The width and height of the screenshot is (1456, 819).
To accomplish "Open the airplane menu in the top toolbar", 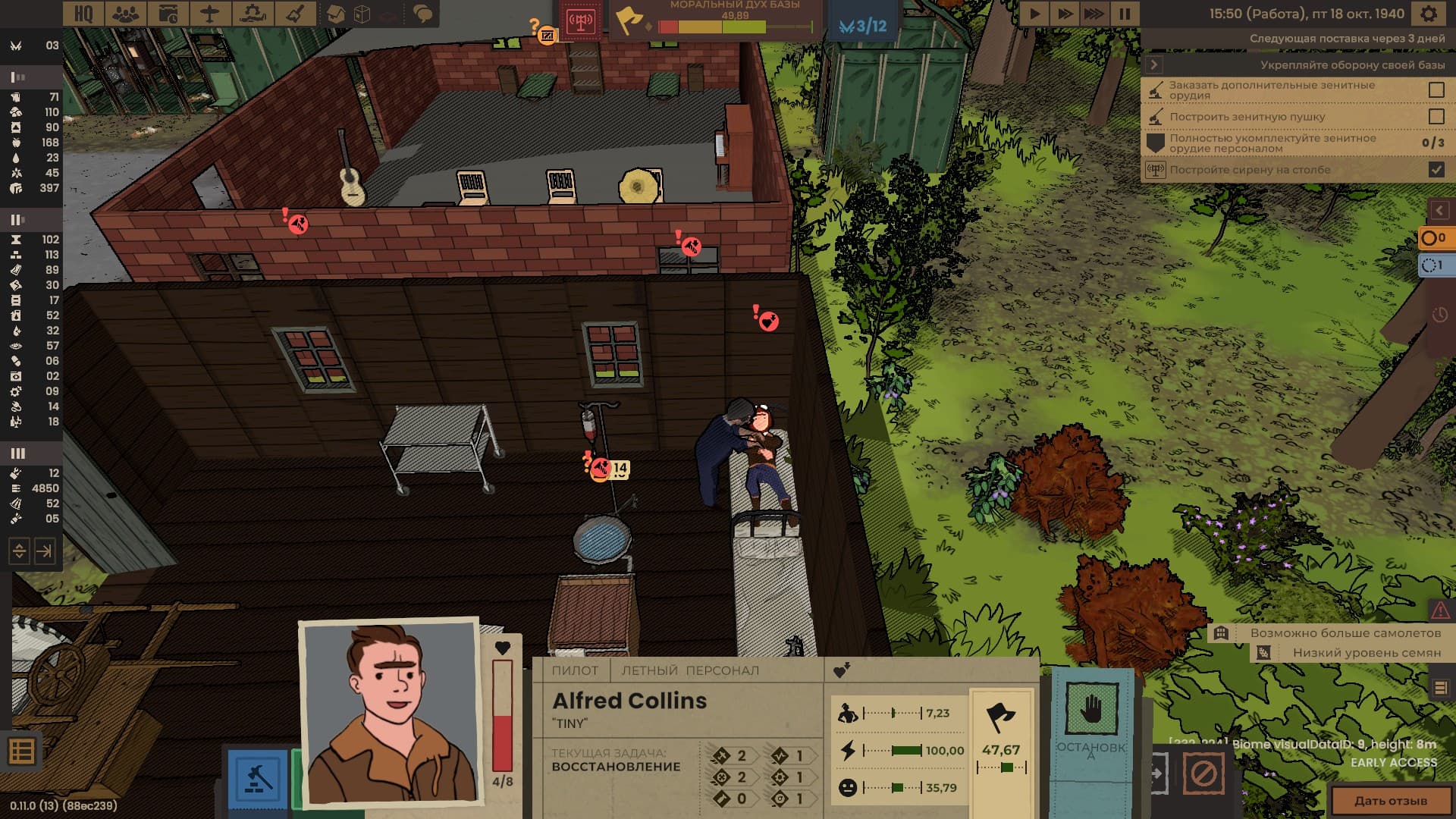I will pyautogui.click(x=209, y=14).
